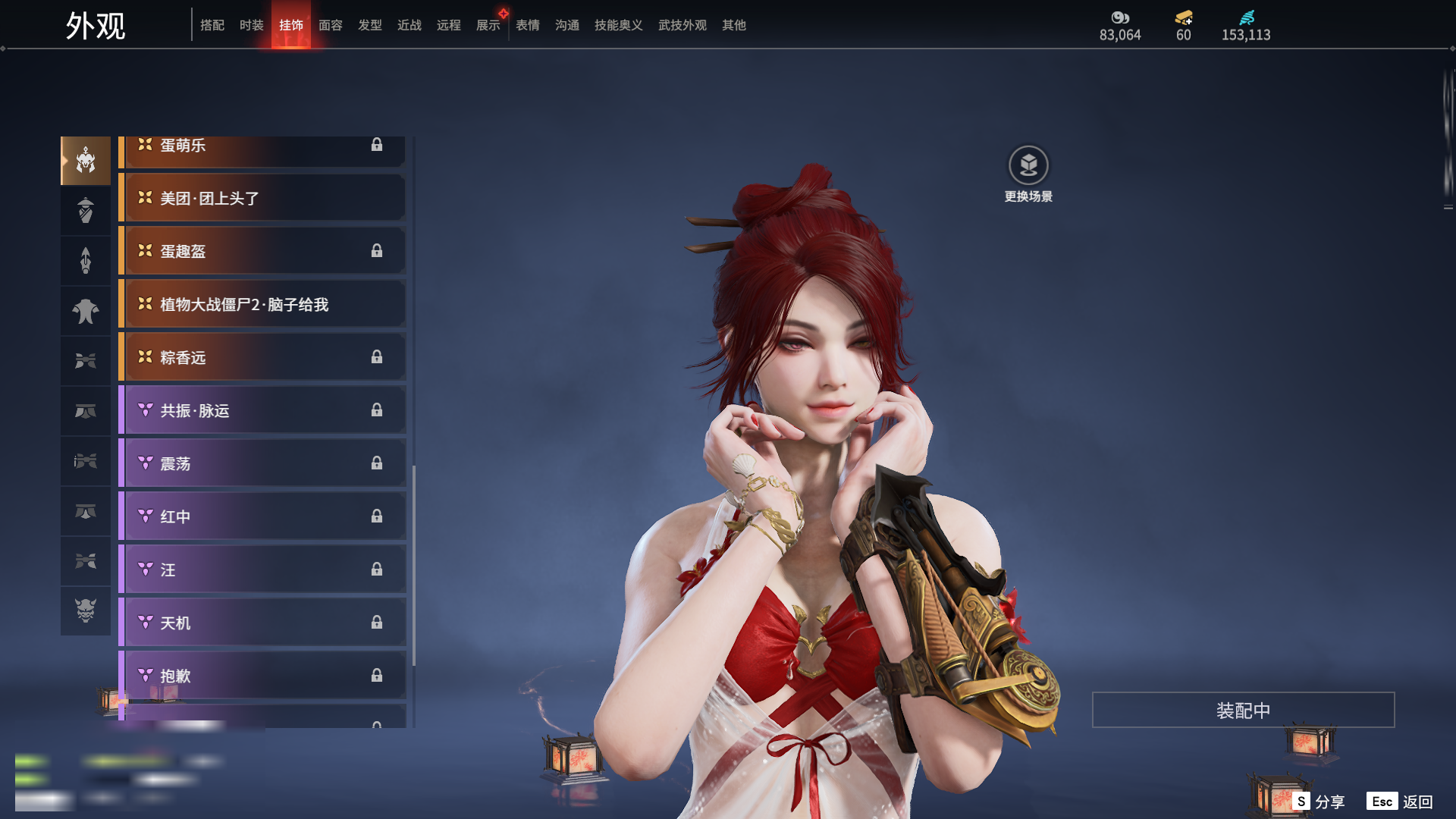The height and width of the screenshot is (819, 1456).
Task: Open the 技能奥义 tab
Action: click(x=618, y=25)
